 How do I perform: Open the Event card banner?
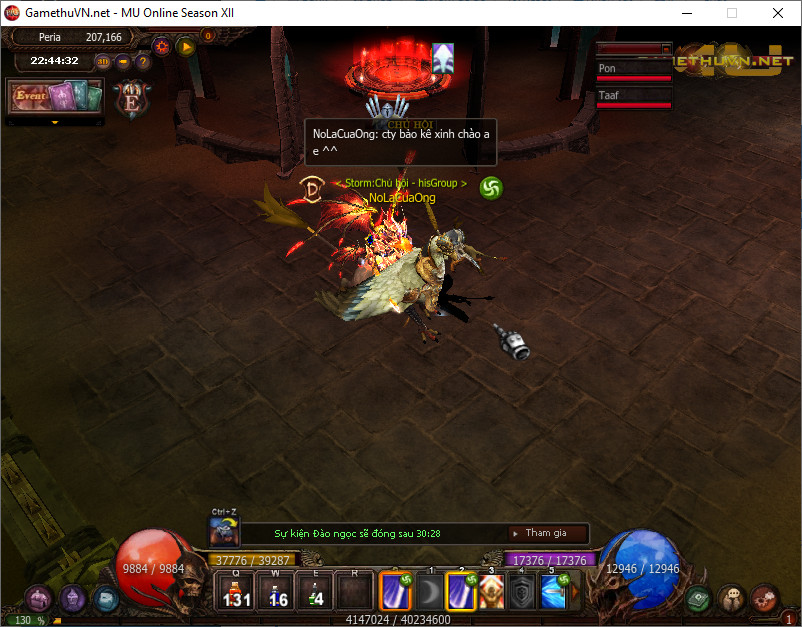click(x=56, y=97)
